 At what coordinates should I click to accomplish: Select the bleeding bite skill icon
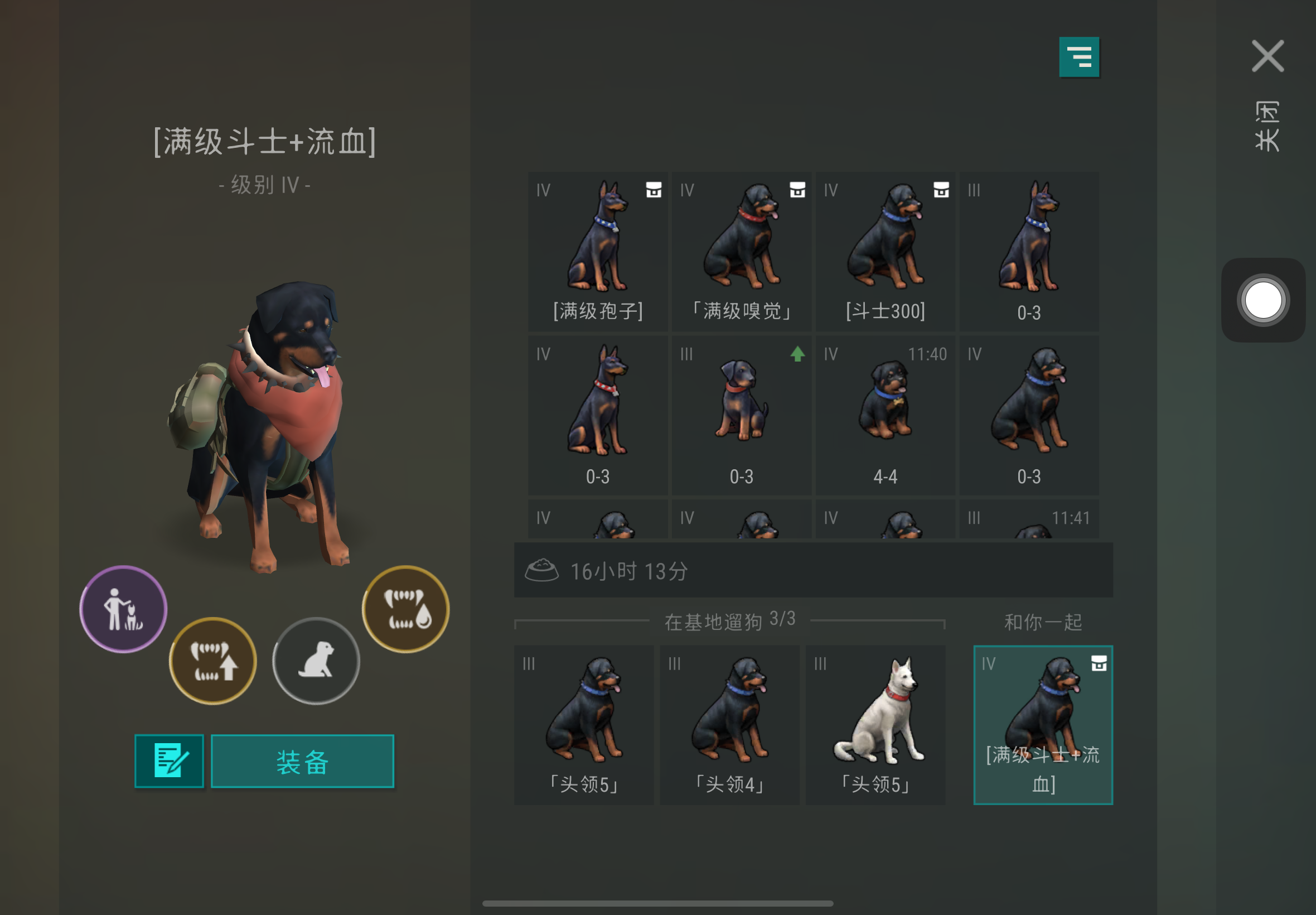[405, 609]
